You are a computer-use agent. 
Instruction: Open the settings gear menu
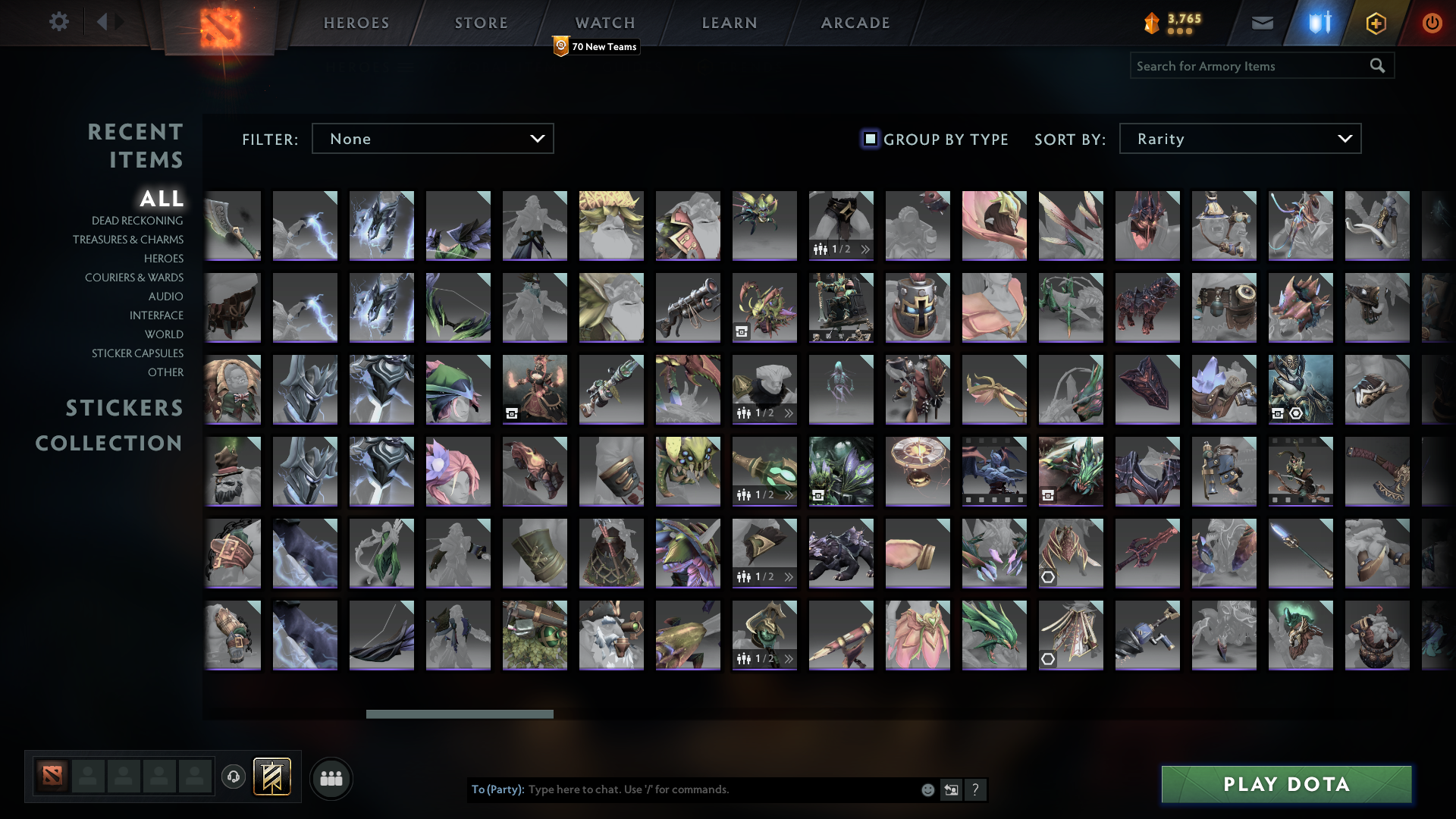coord(59,22)
